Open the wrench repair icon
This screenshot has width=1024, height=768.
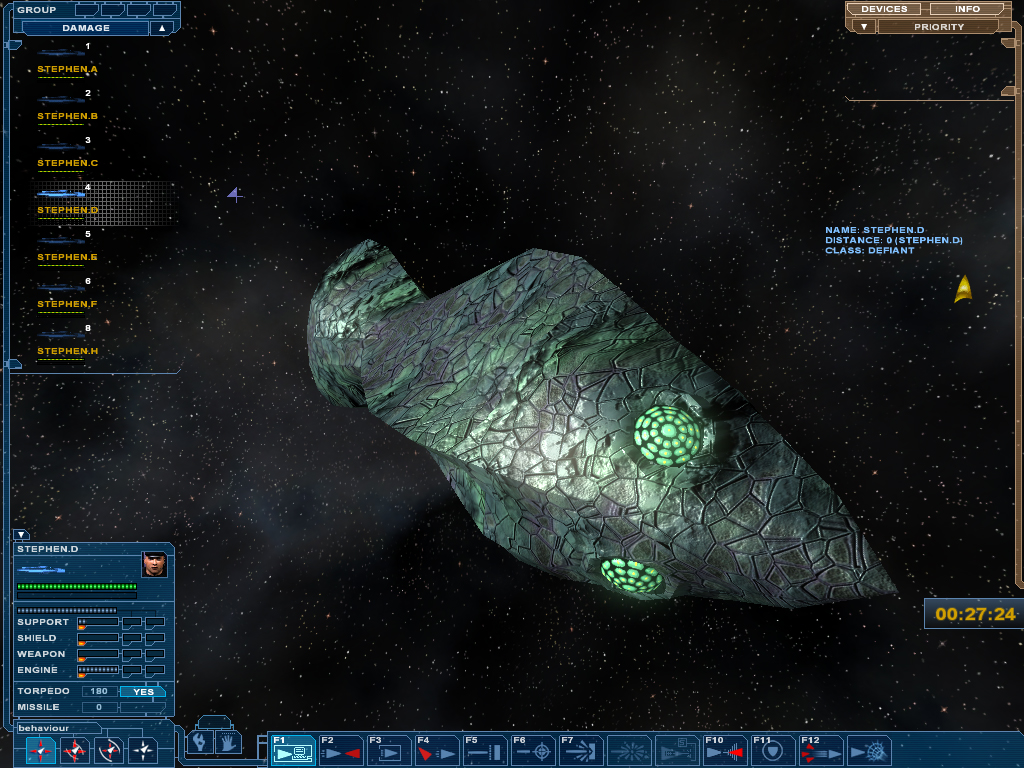click(201, 742)
